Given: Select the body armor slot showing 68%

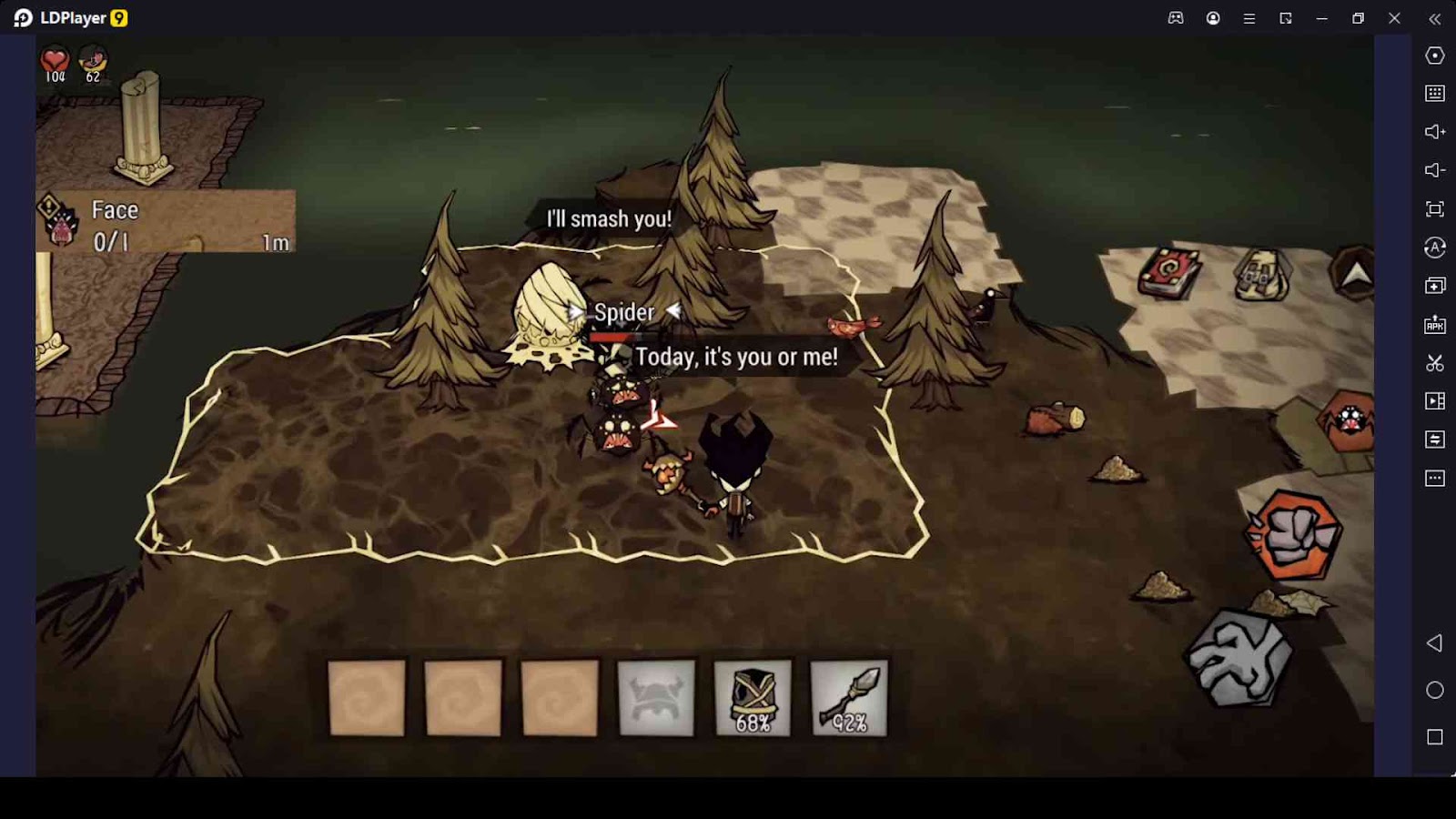Looking at the screenshot, I should point(753,698).
